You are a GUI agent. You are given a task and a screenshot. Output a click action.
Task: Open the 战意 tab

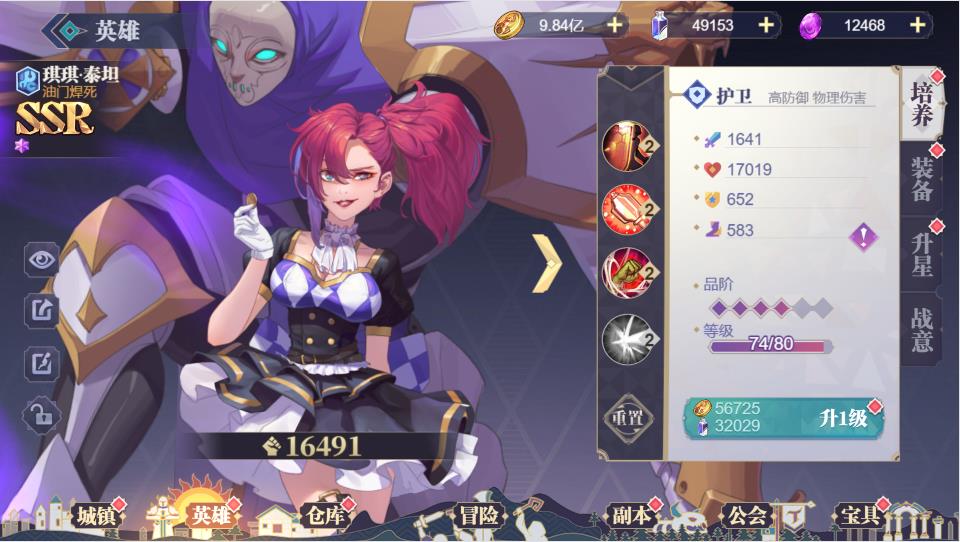click(921, 330)
